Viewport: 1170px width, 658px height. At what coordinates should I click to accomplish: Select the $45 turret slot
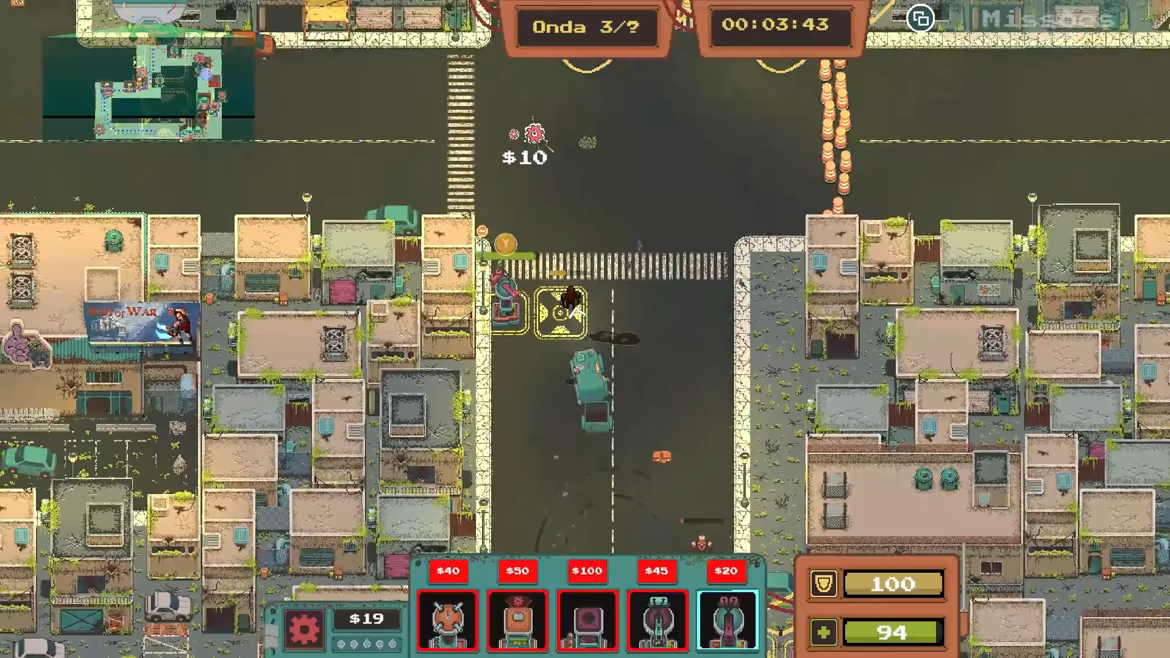click(x=657, y=620)
